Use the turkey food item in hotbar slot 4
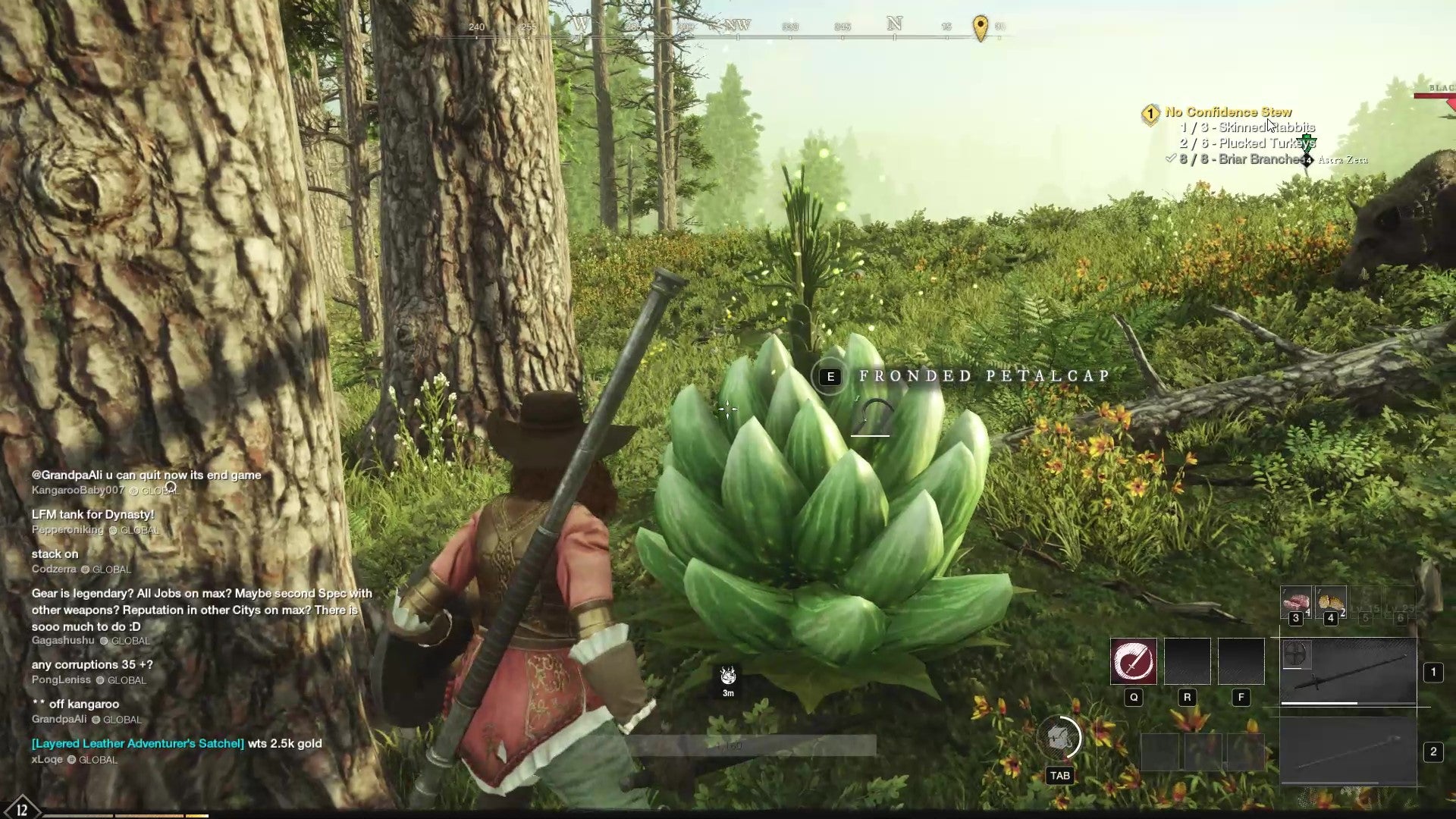The width and height of the screenshot is (1456, 819). [1332, 601]
